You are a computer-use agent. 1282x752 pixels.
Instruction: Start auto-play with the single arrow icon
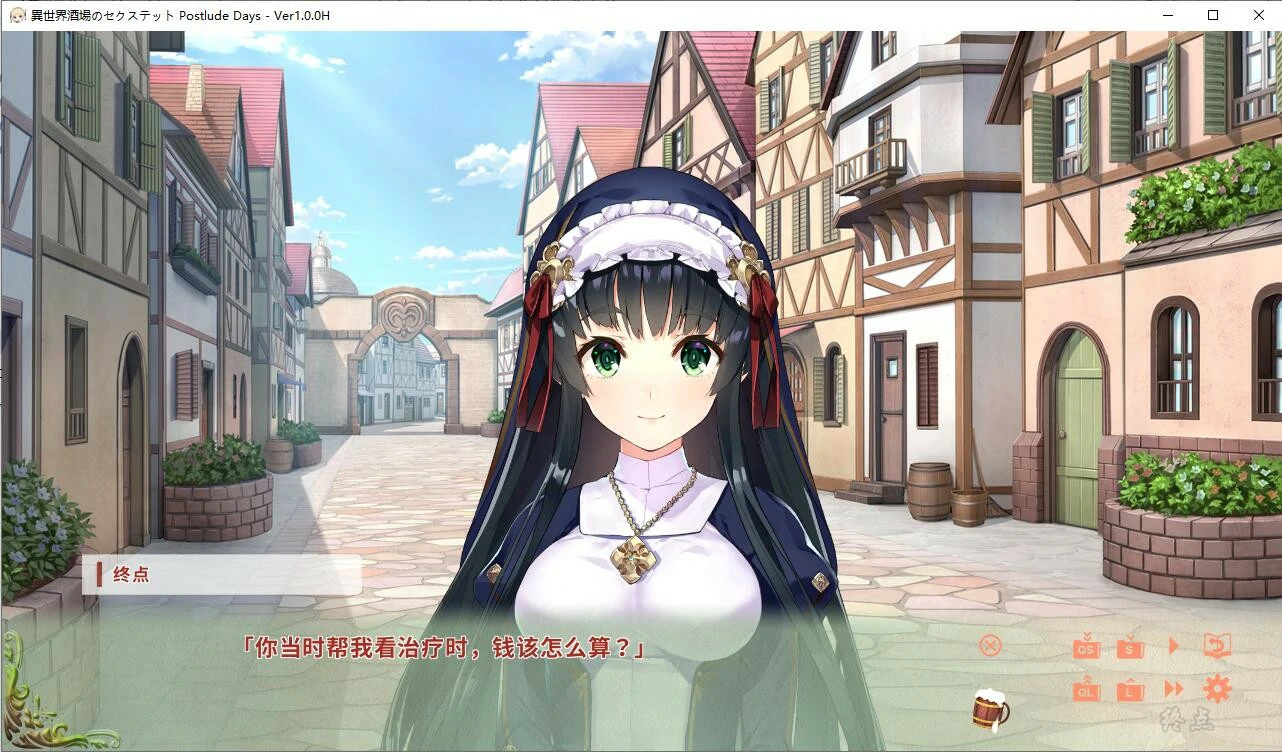click(1174, 646)
